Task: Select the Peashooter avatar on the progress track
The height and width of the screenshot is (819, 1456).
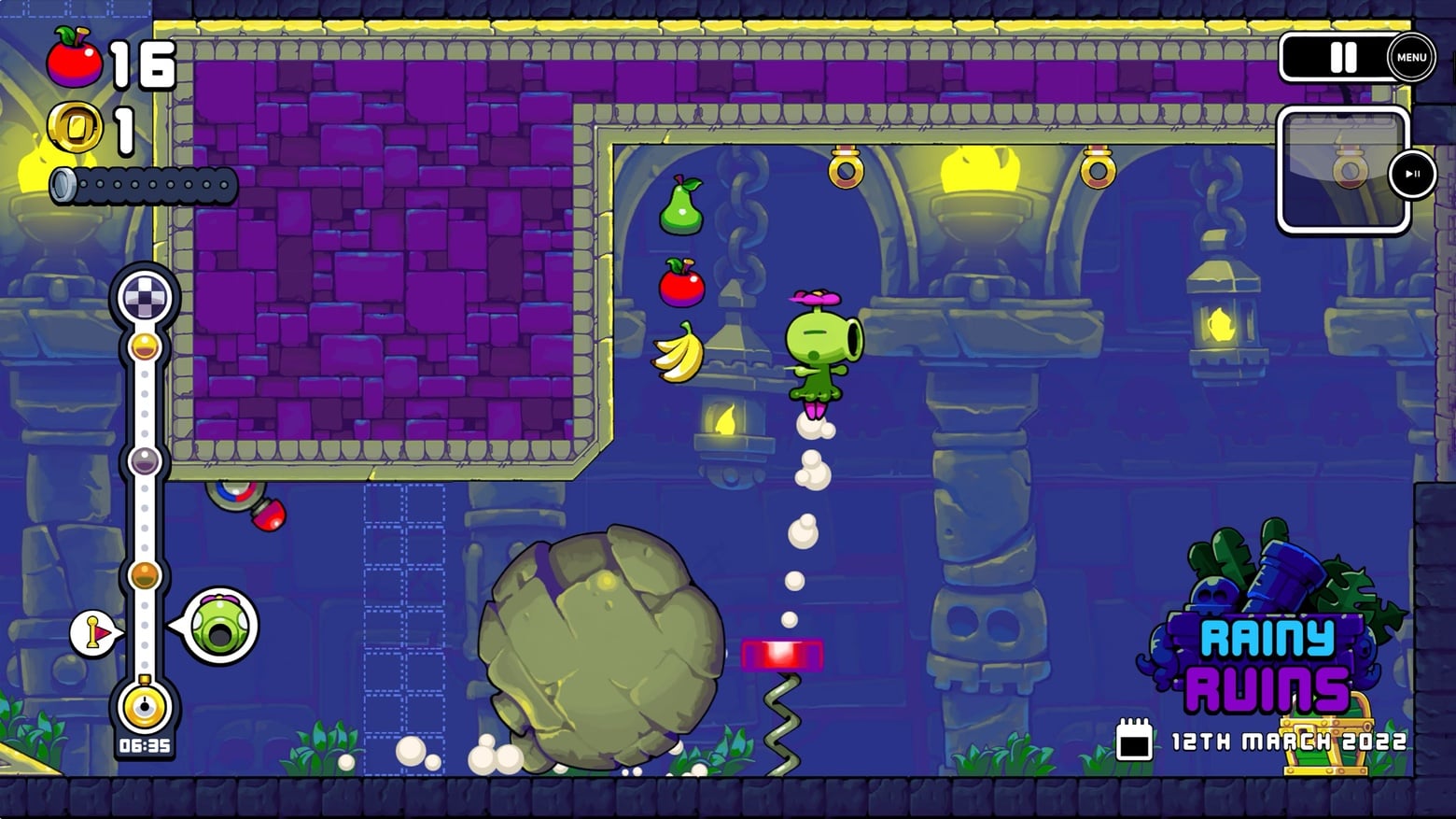Action: [220, 625]
